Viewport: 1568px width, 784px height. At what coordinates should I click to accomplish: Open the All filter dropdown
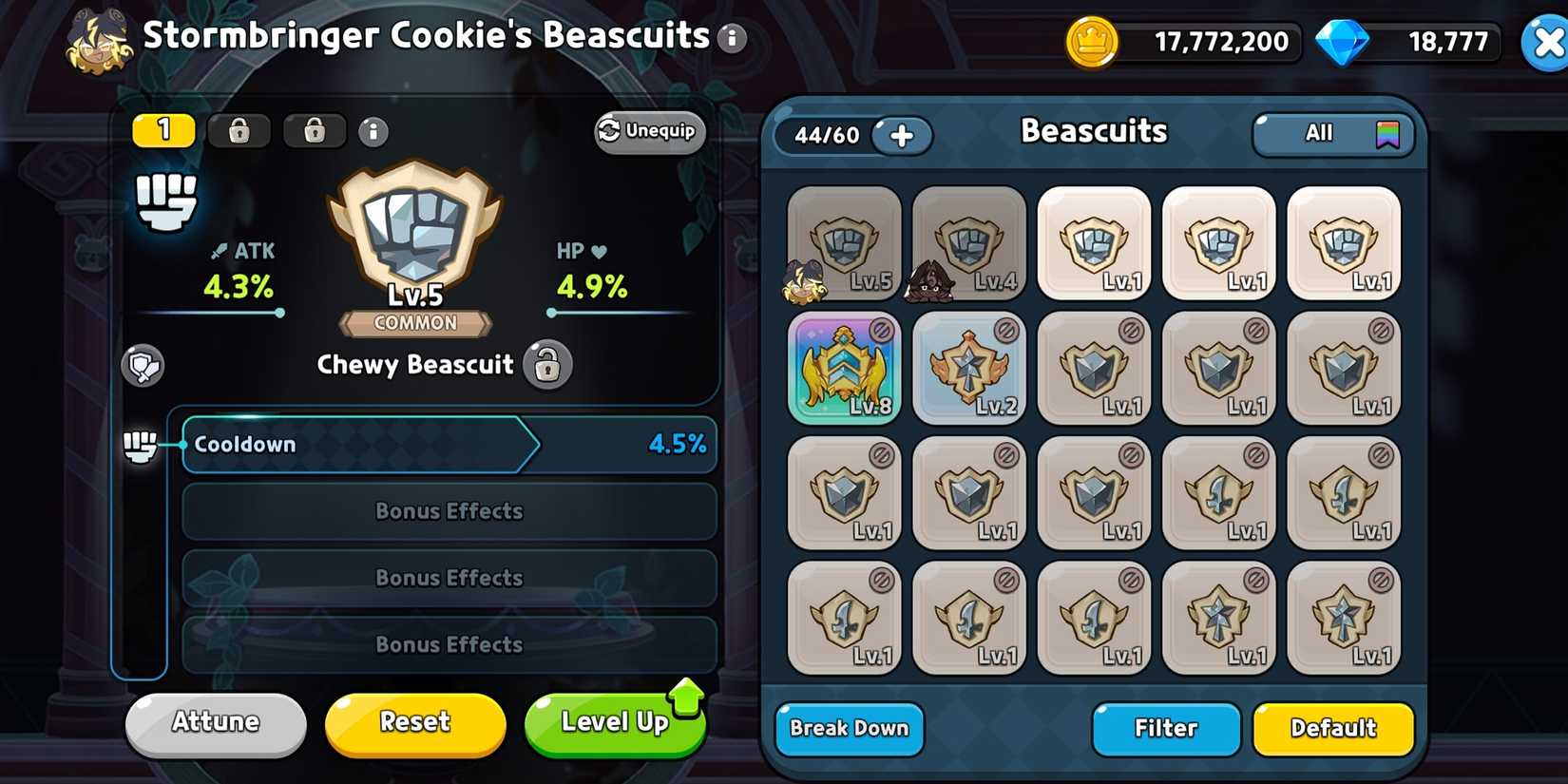click(x=1319, y=134)
